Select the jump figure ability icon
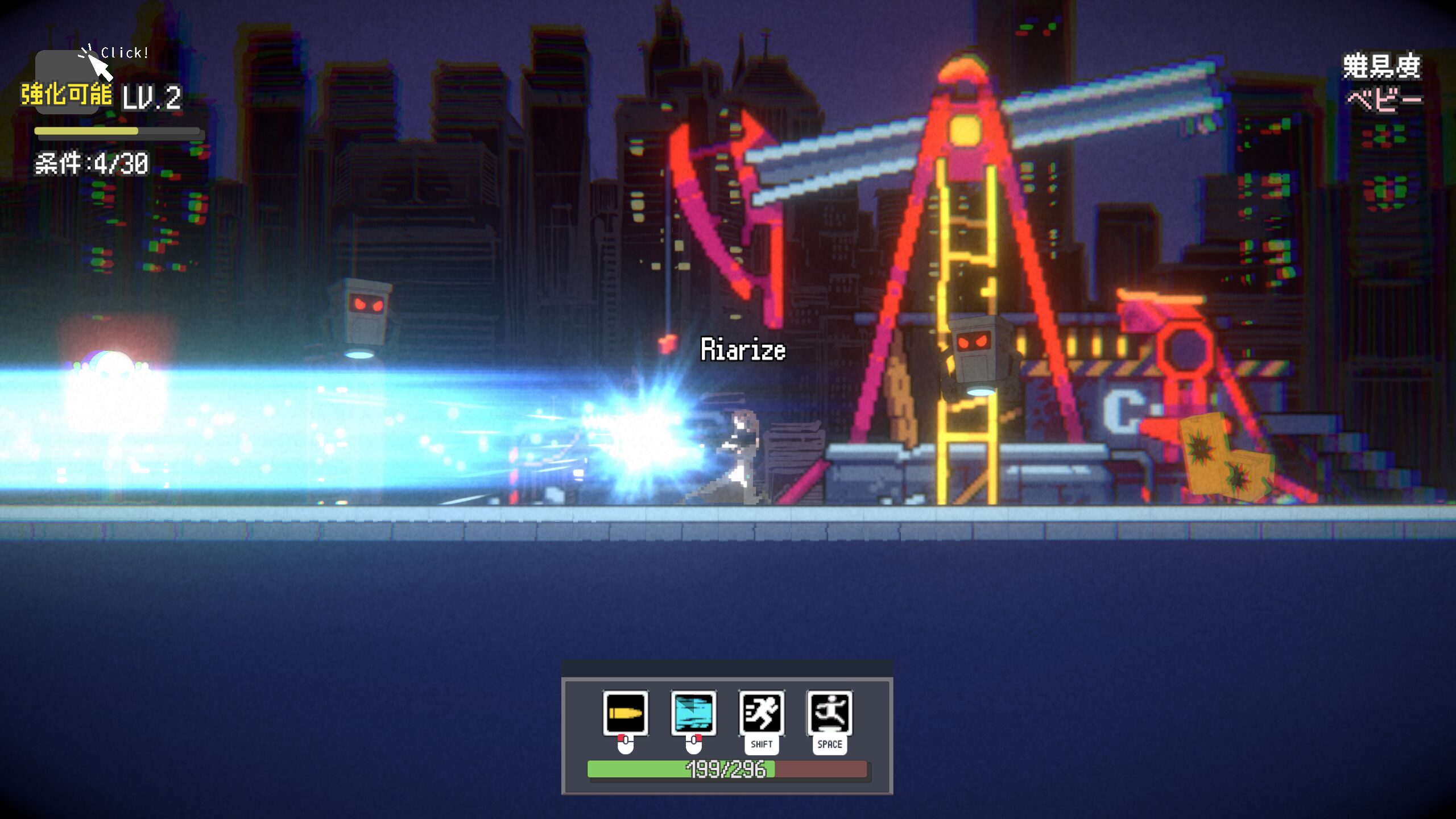The image size is (1456, 819). tap(829, 713)
